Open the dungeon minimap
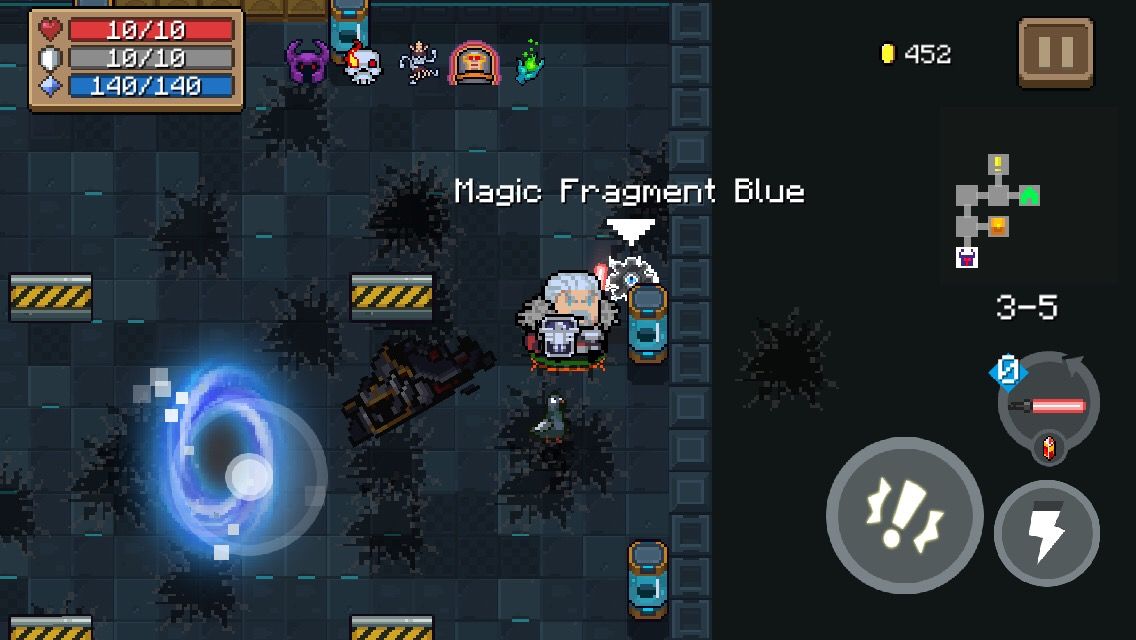This screenshot has width=1136, height=640. [996, 211]
